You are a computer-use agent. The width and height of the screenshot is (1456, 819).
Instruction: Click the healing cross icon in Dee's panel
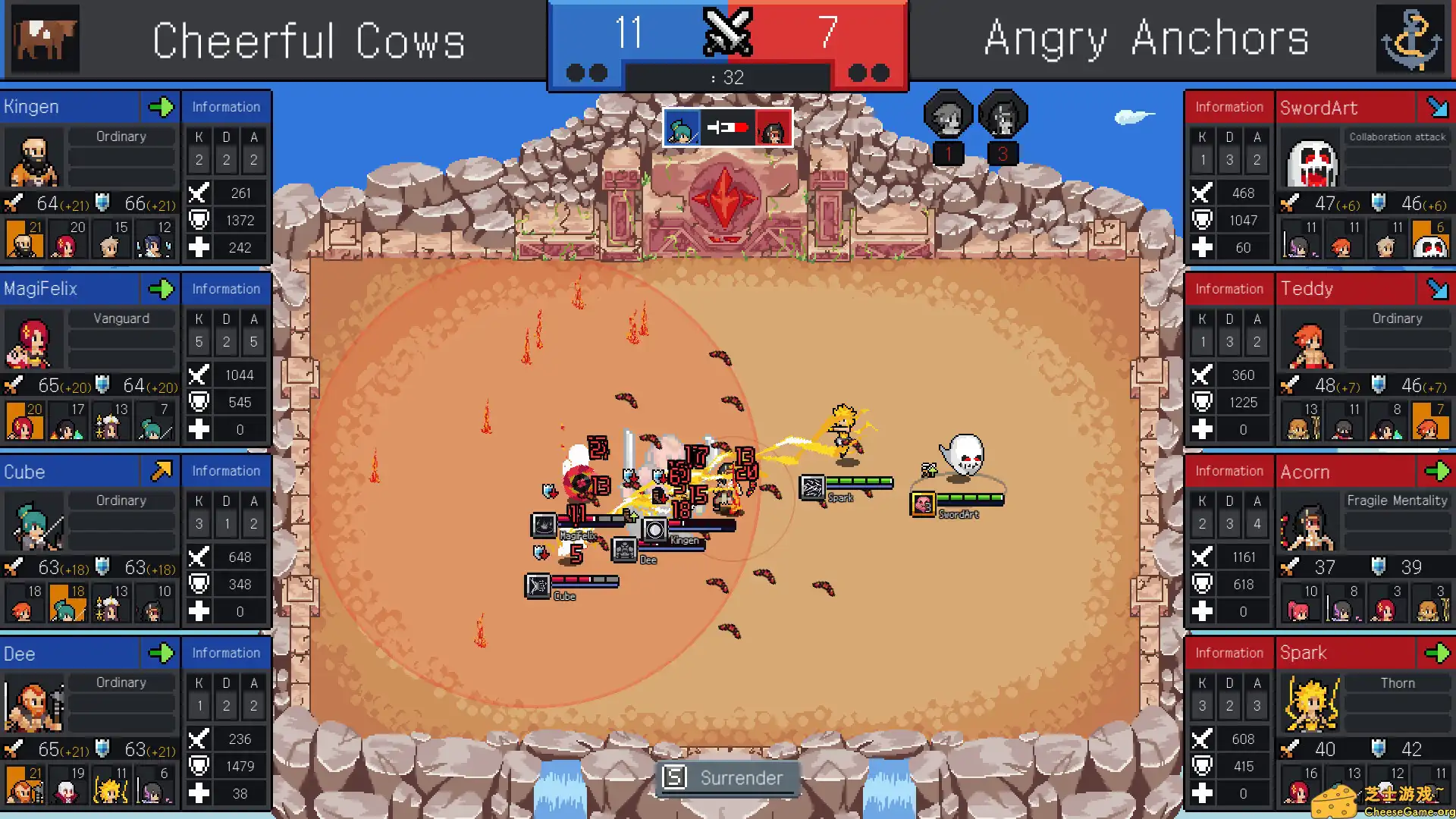[x=200, y=793]
